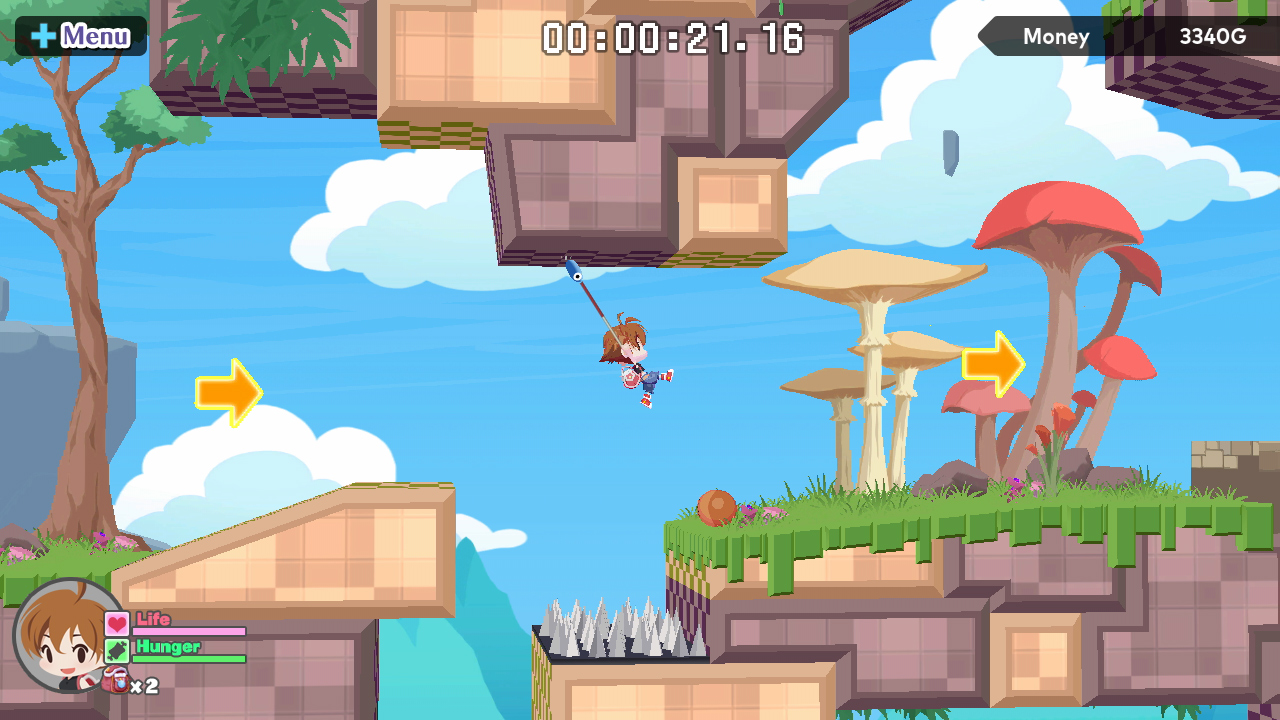Image resolution: width=1280 pixels, height=720 pixels.
Task: Open the Menu from the top-left corner
Action: [x=80, y=35]
